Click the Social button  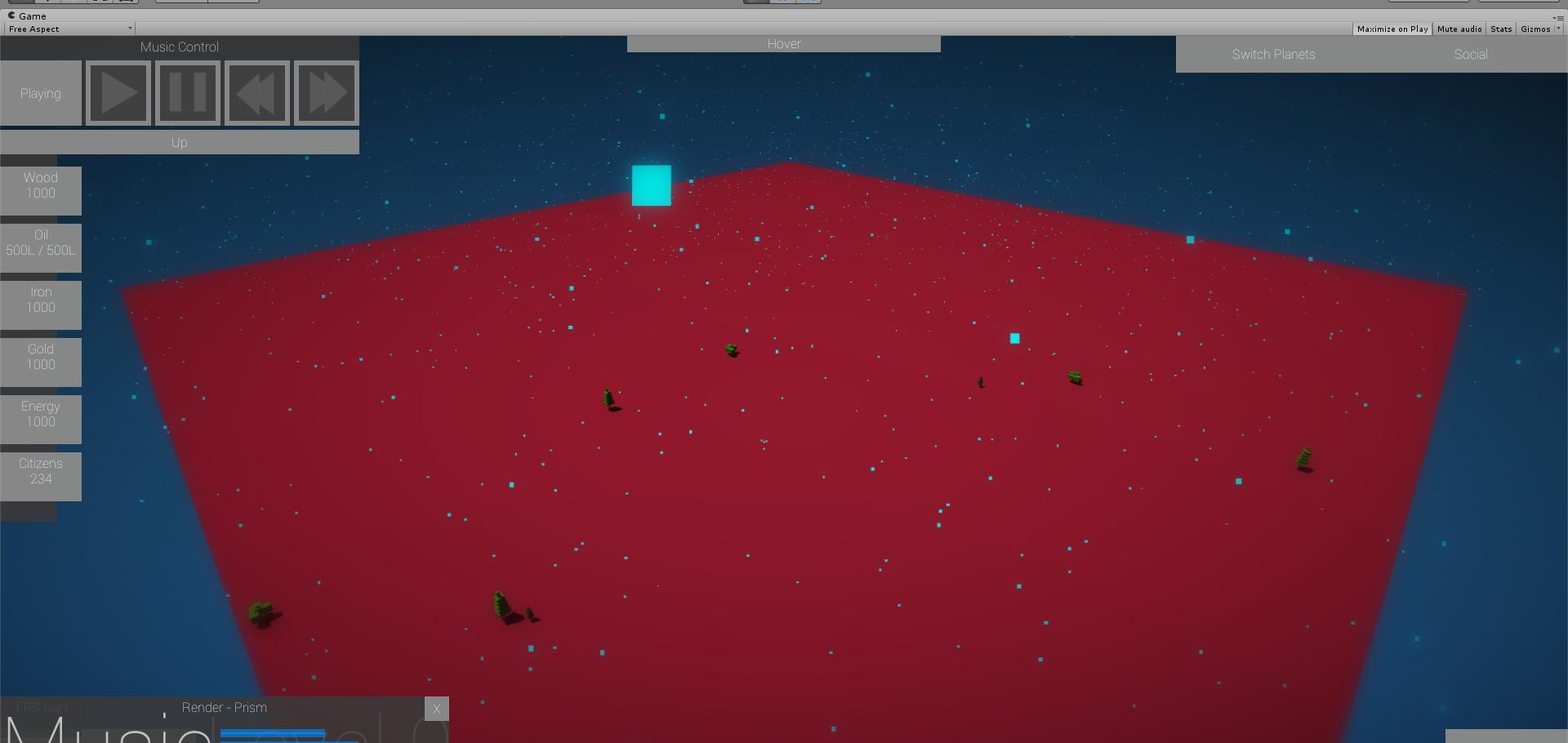[x=1470, y=54]
